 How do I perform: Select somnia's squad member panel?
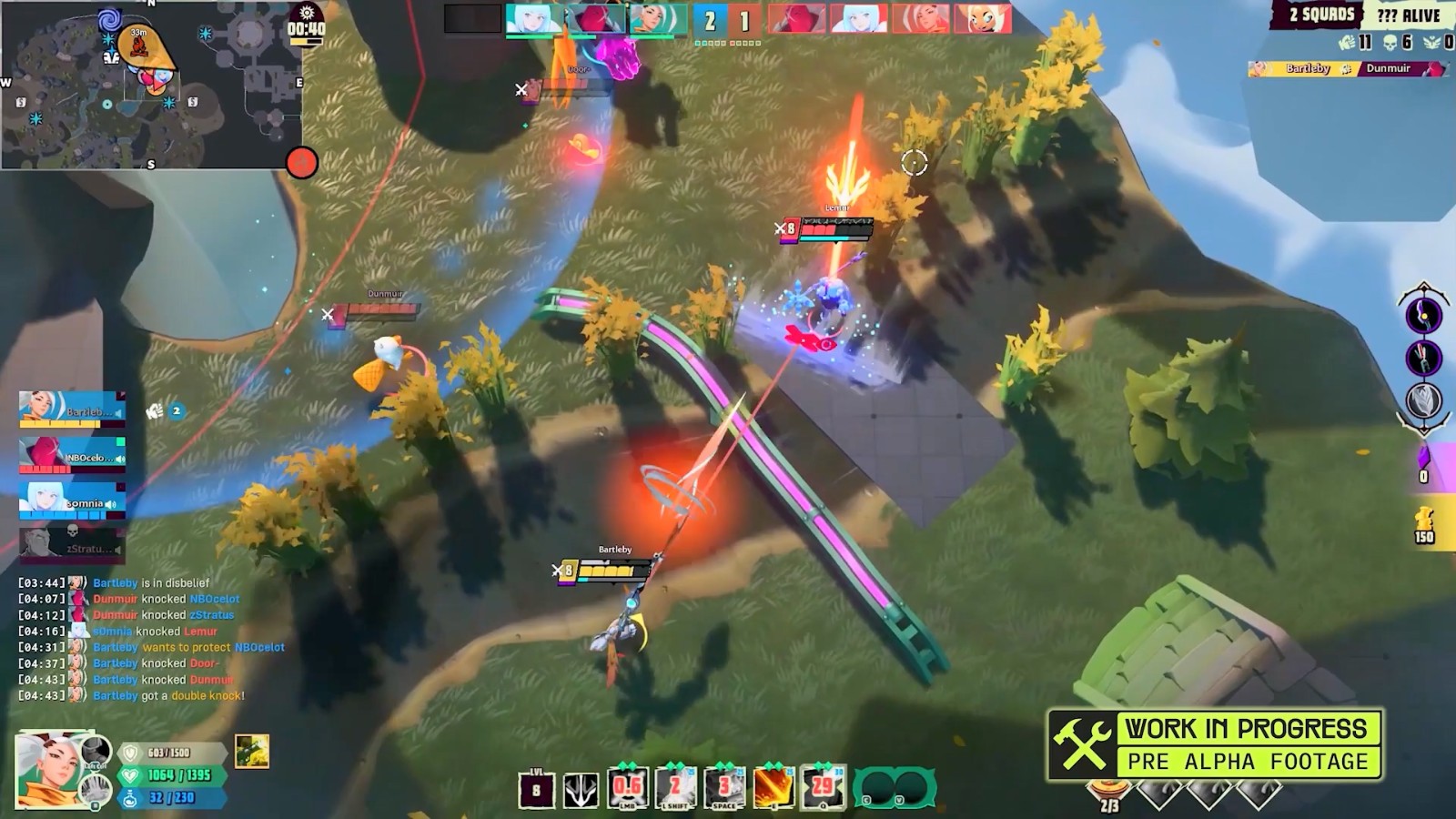point(72,500)
